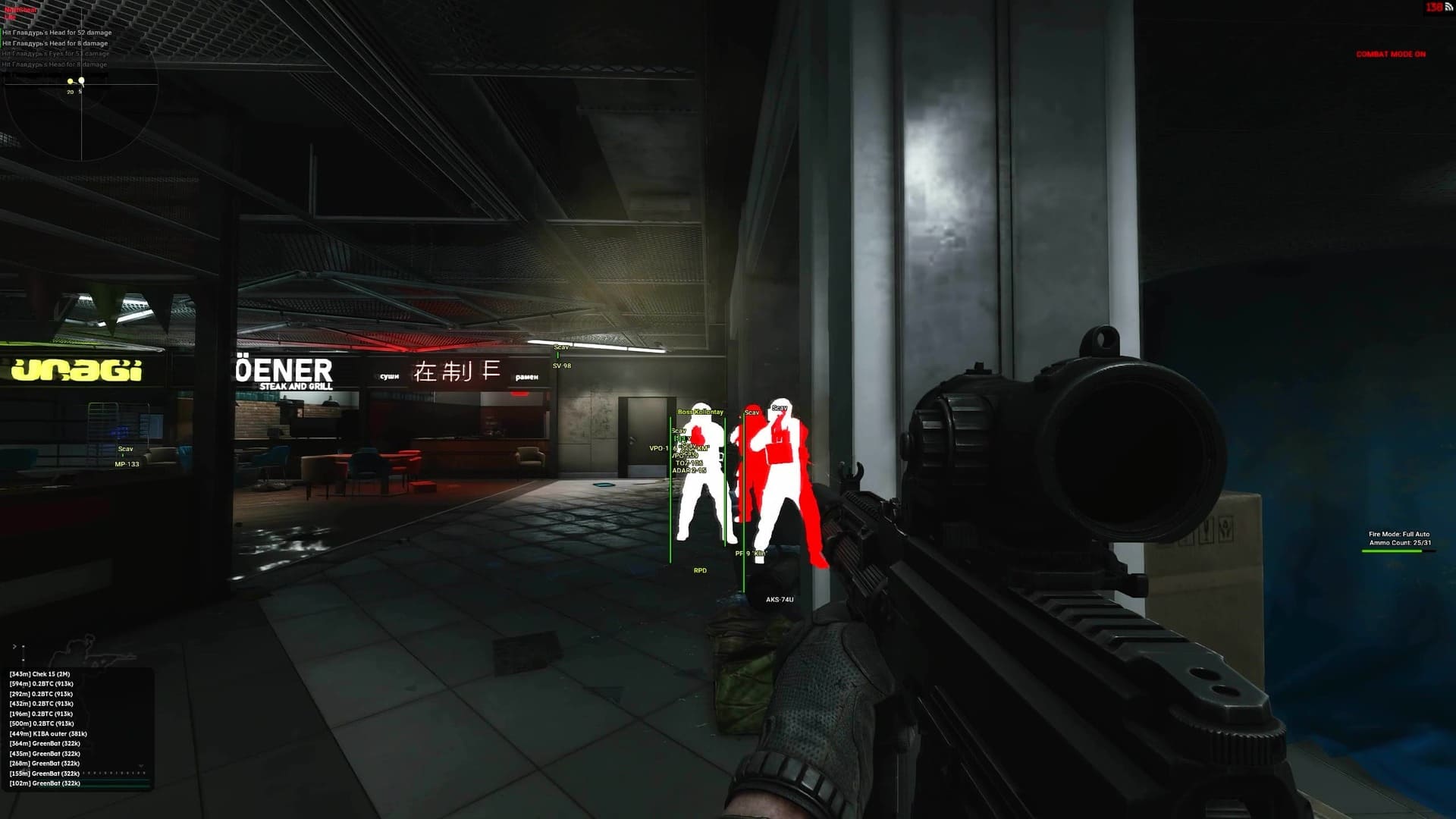This screenshot has height=819, width=1456.
Task: Expand the small chevron in the loot panel
Action: [140, 765]
